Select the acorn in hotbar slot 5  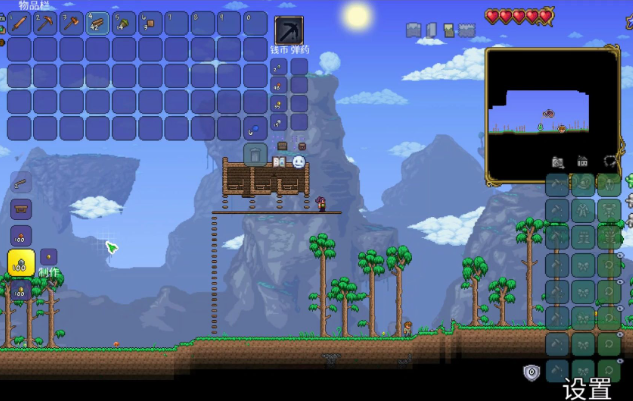click(x=123, y=23)
